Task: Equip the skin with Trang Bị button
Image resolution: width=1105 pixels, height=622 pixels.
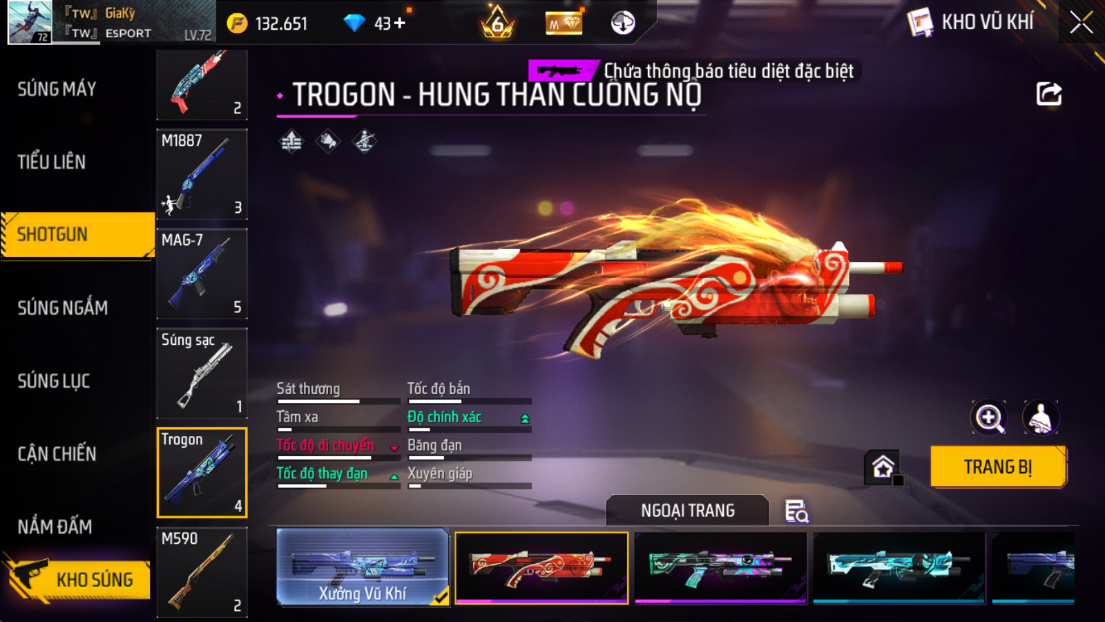Action: point(997,467)
